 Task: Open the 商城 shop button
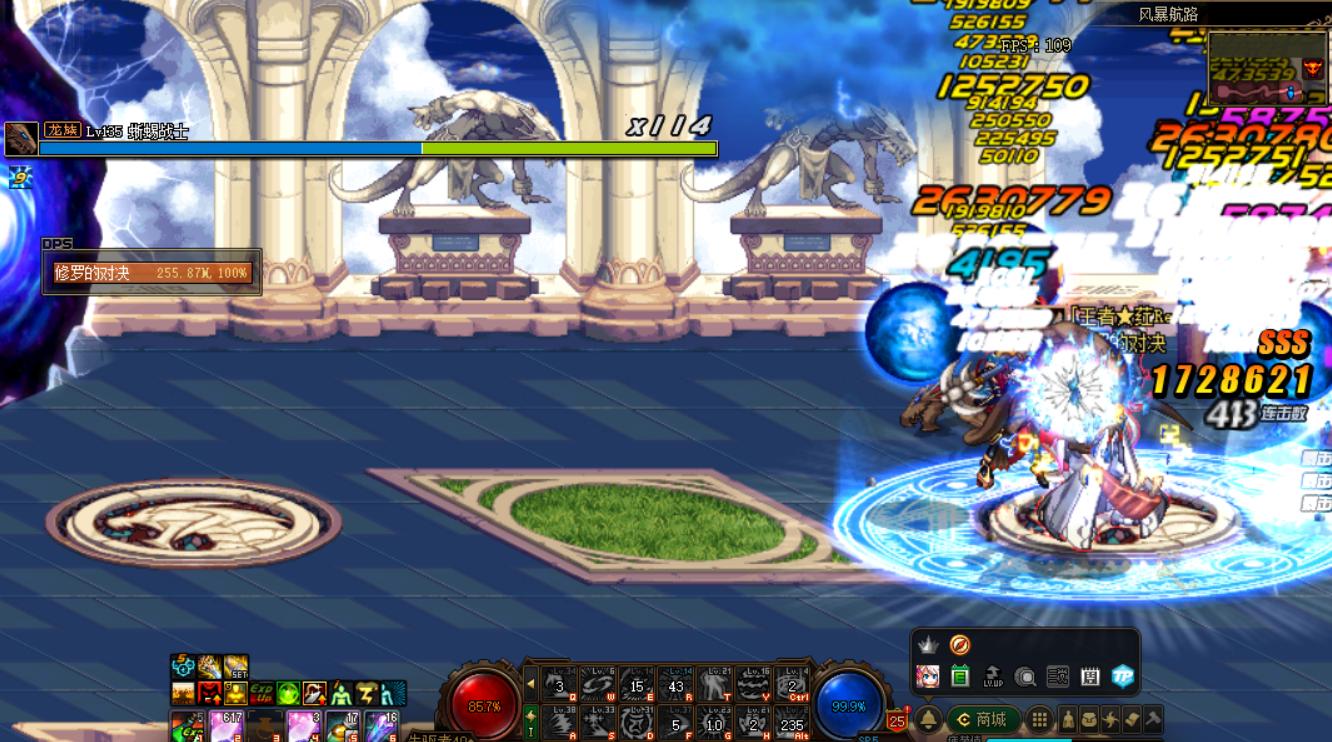pyautogui.click(x=980, y=719)
